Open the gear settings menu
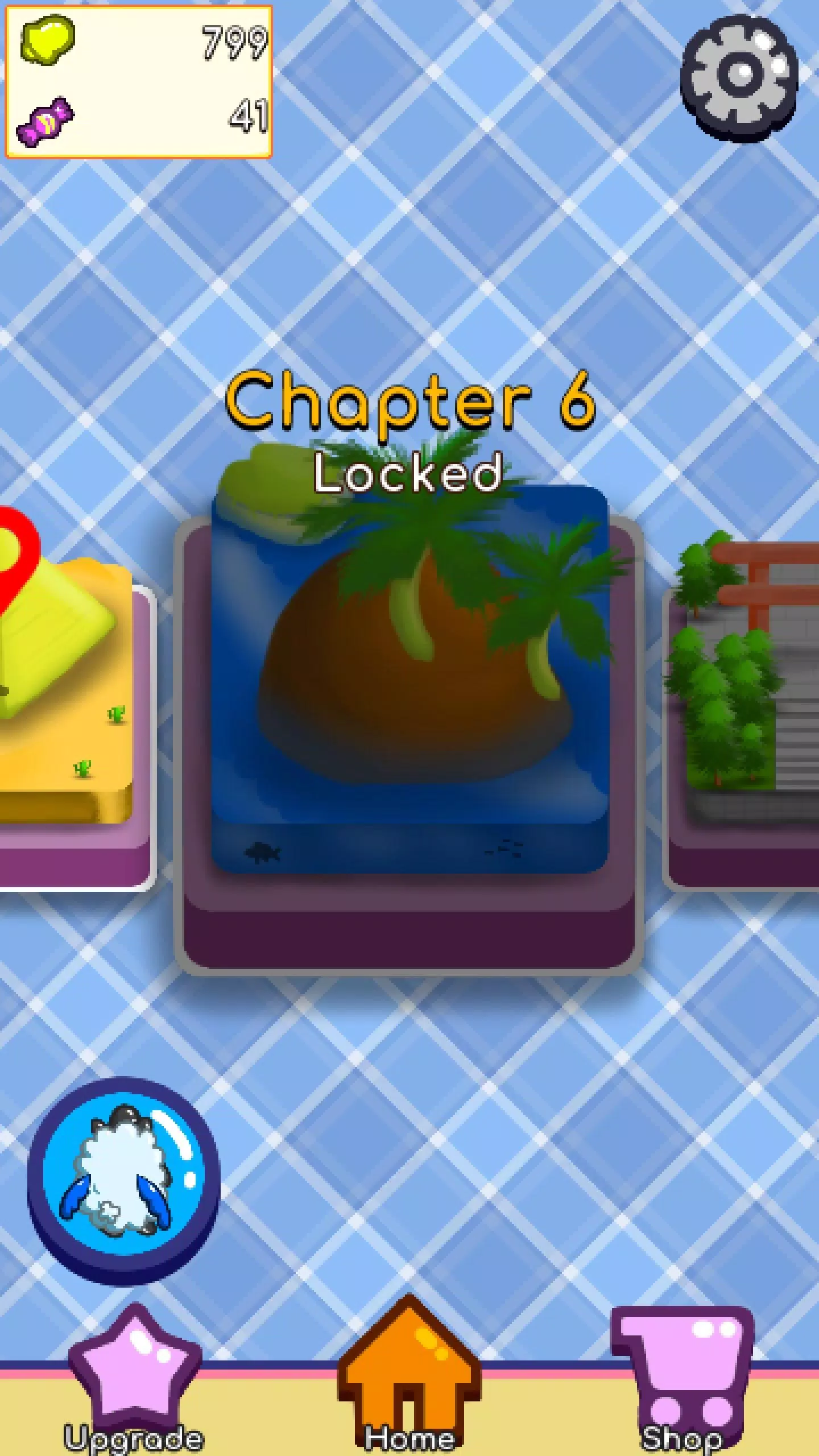 point(739,77)
